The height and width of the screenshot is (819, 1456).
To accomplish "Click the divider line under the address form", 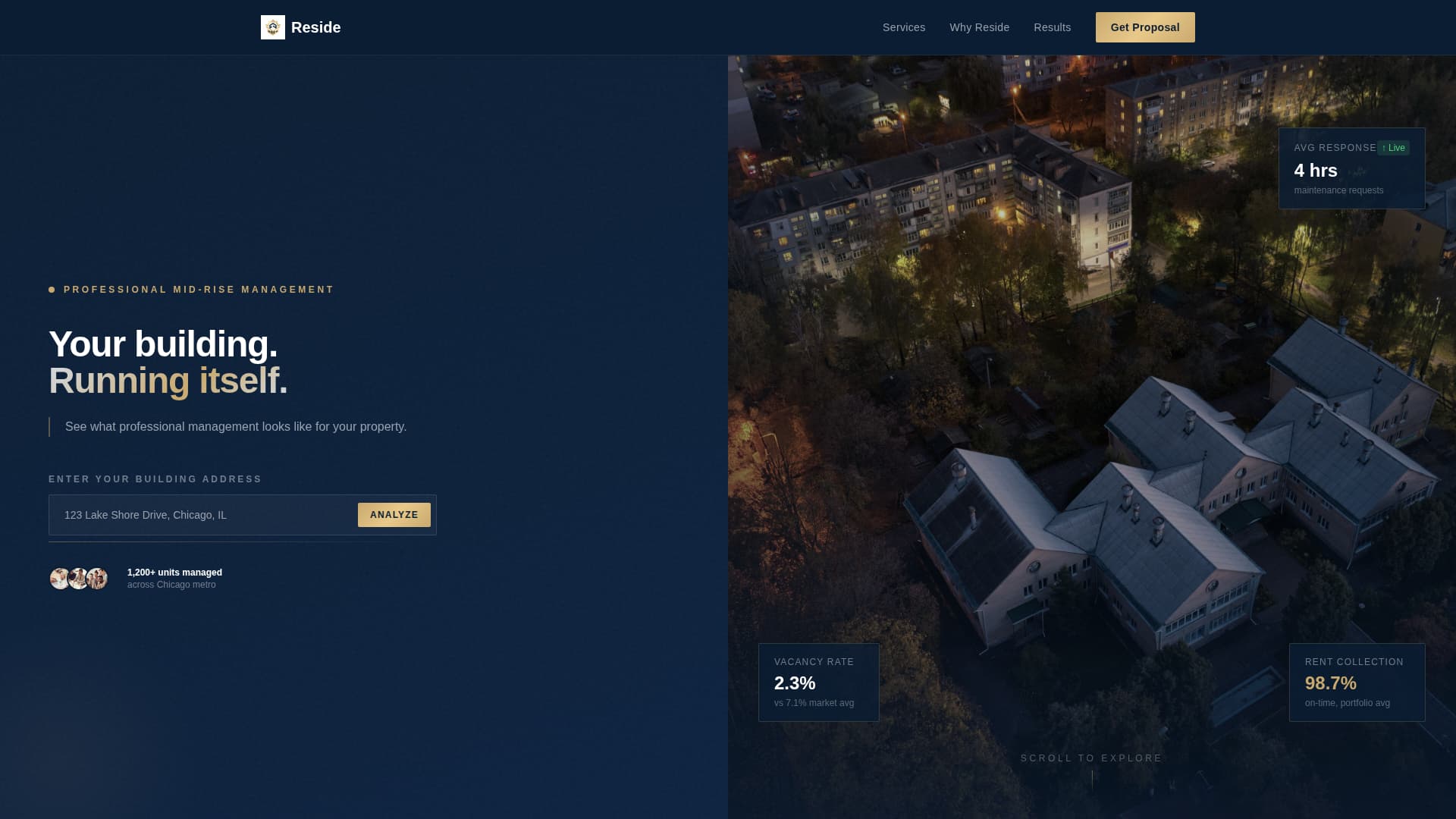I will click(x=242, y=541).
